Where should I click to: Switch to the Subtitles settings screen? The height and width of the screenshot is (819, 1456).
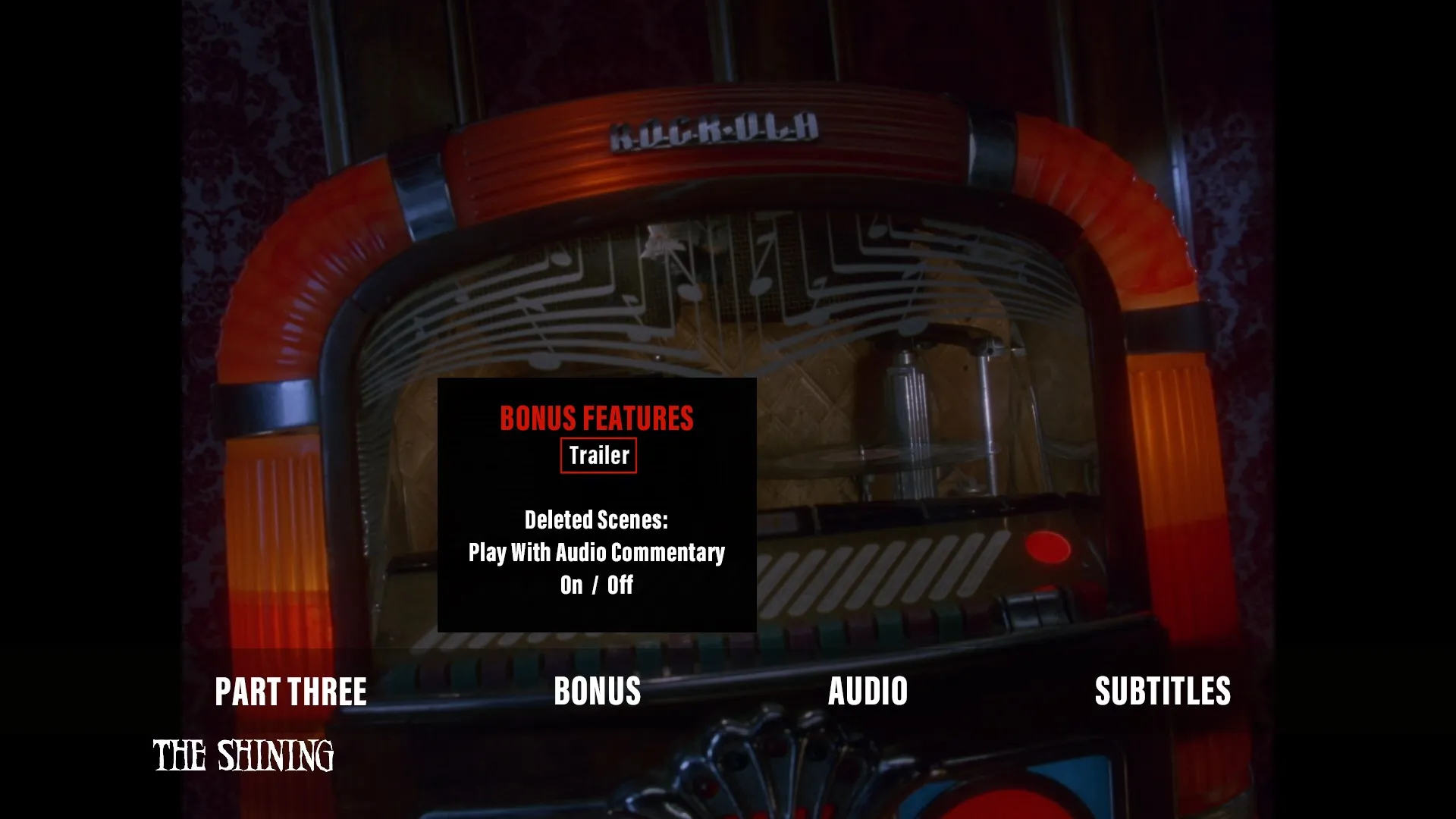tap(1163, 691)
